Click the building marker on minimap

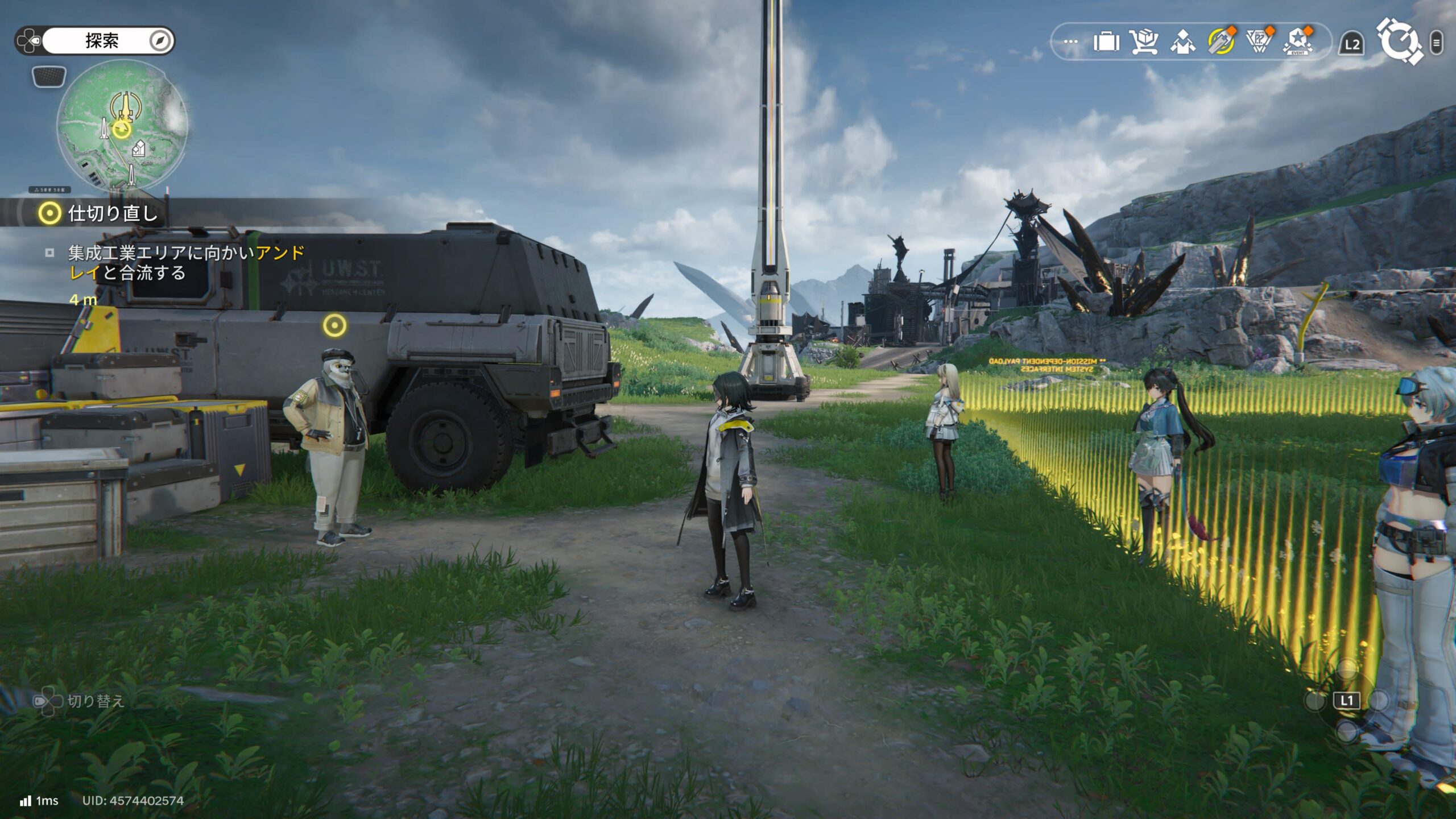[x=138, y=150]
